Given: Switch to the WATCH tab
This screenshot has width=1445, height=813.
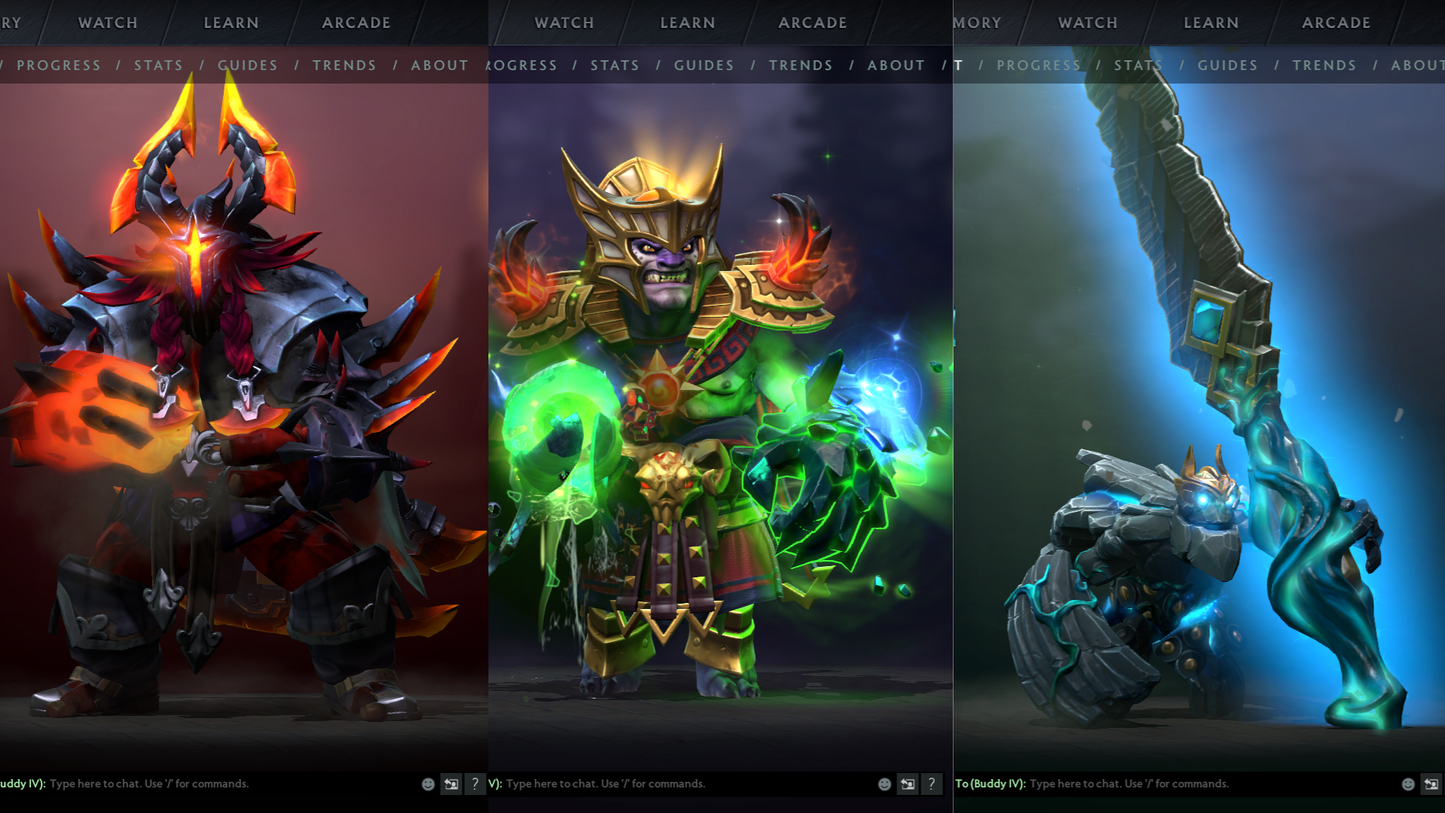Looking at the screenshot, I should point(107,22).
